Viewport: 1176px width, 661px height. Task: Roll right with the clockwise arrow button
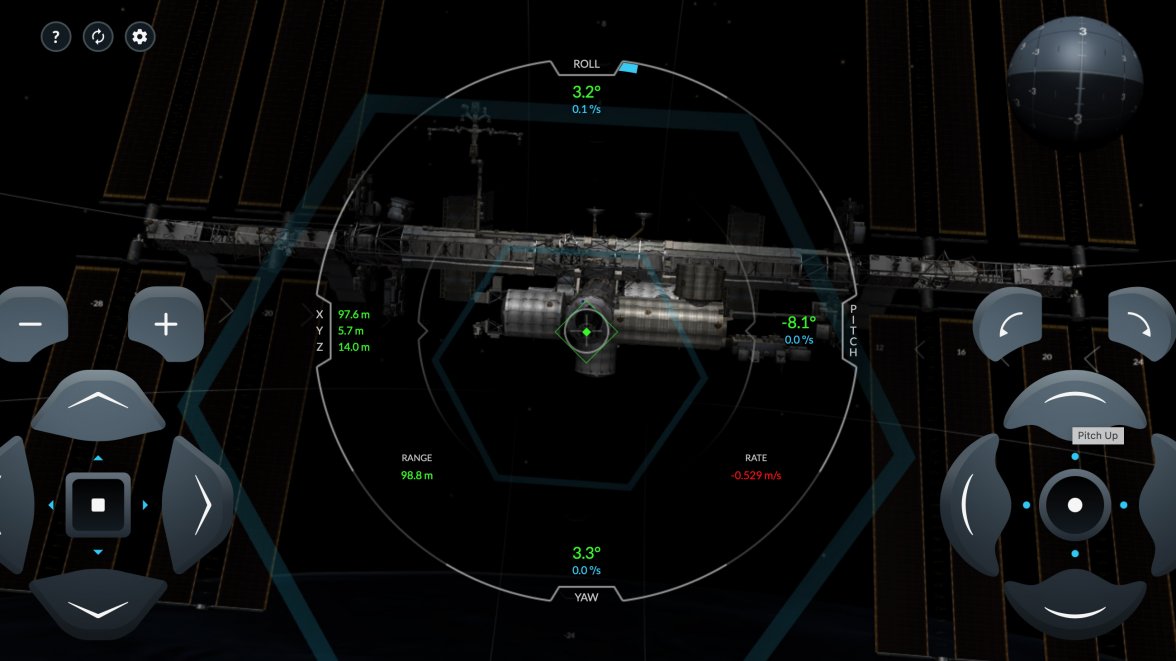1140,325
